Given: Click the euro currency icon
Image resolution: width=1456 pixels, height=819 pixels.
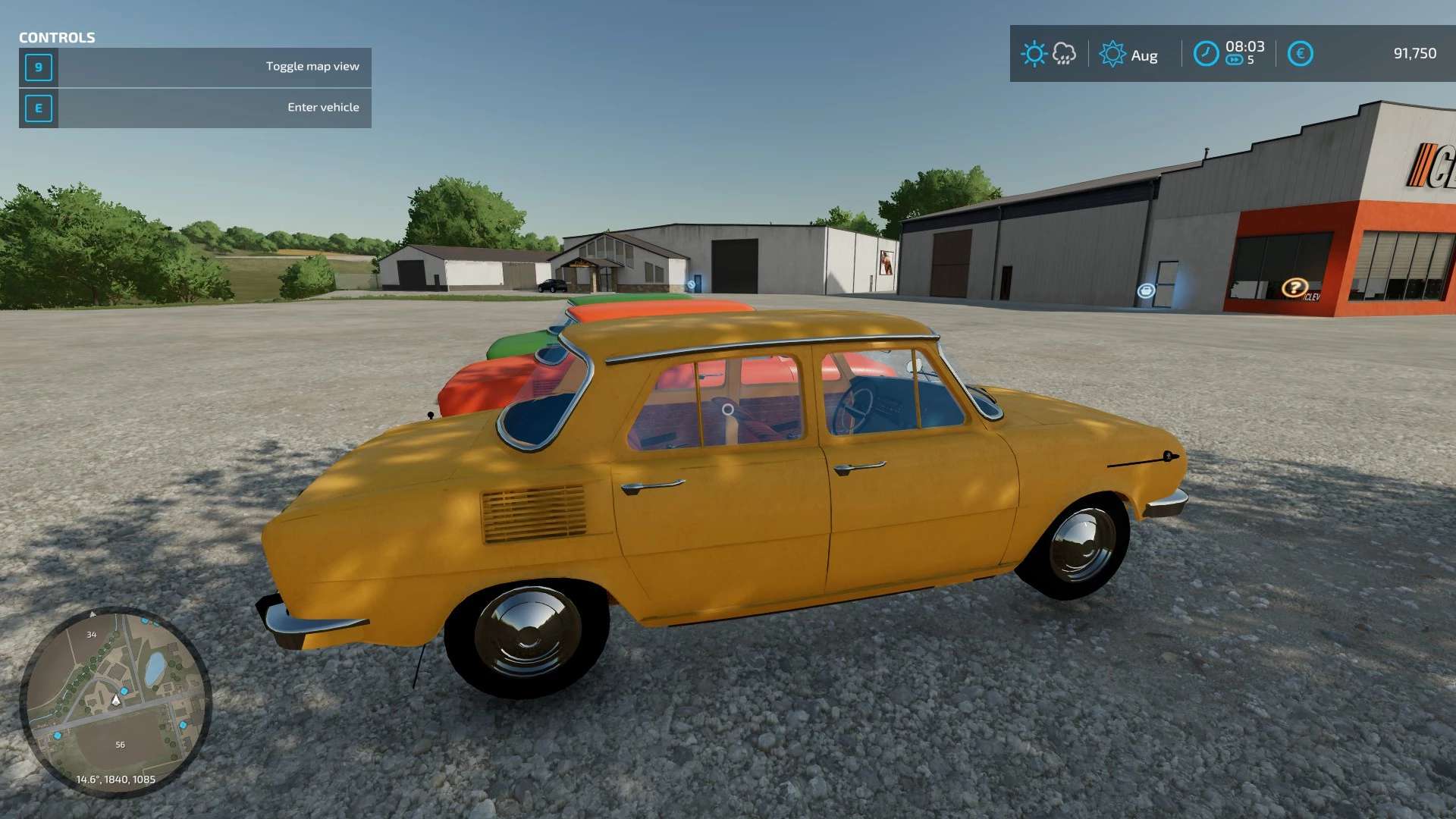Looking at the screenshot, I should (1300, 54).
